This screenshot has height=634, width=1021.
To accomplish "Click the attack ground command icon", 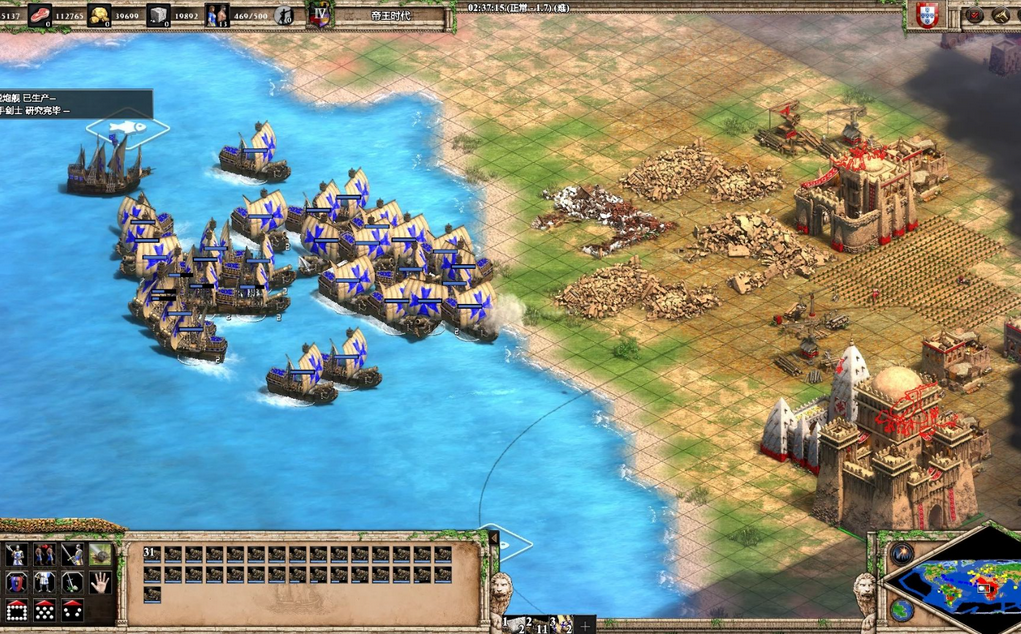I will [x=100, y=555].
